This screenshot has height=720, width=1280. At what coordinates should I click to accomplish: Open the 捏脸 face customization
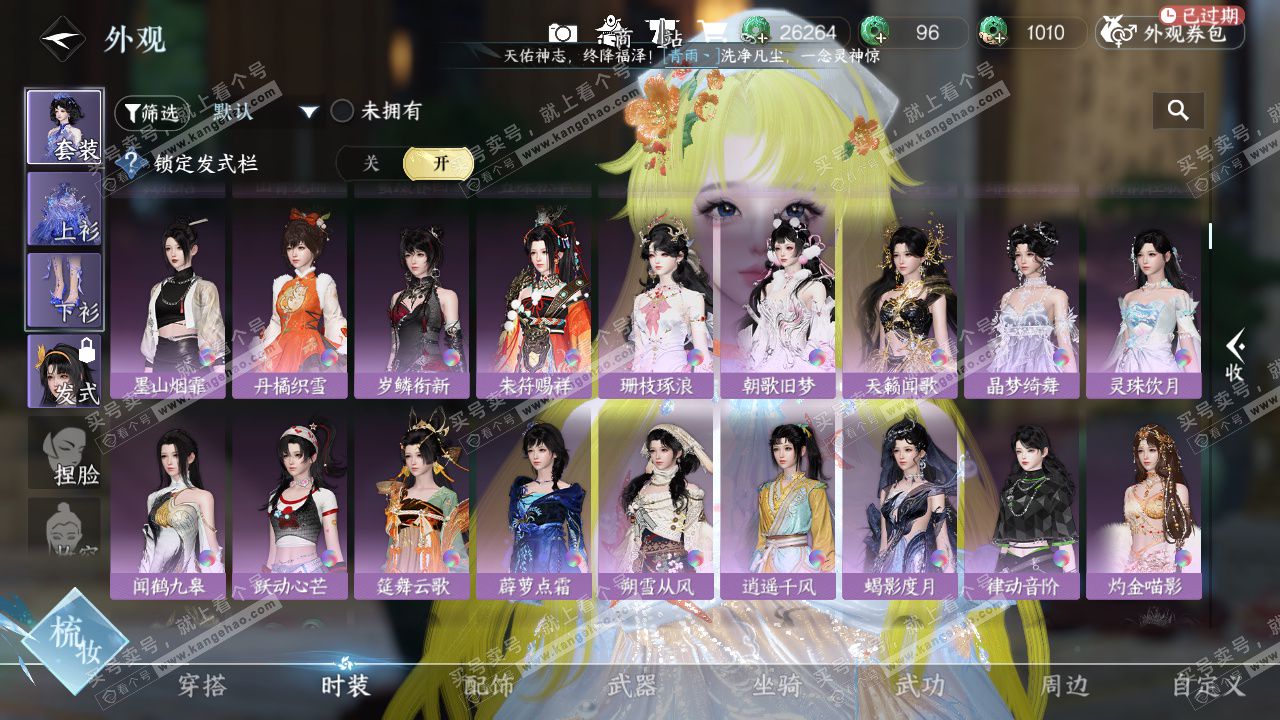(64, 452)
